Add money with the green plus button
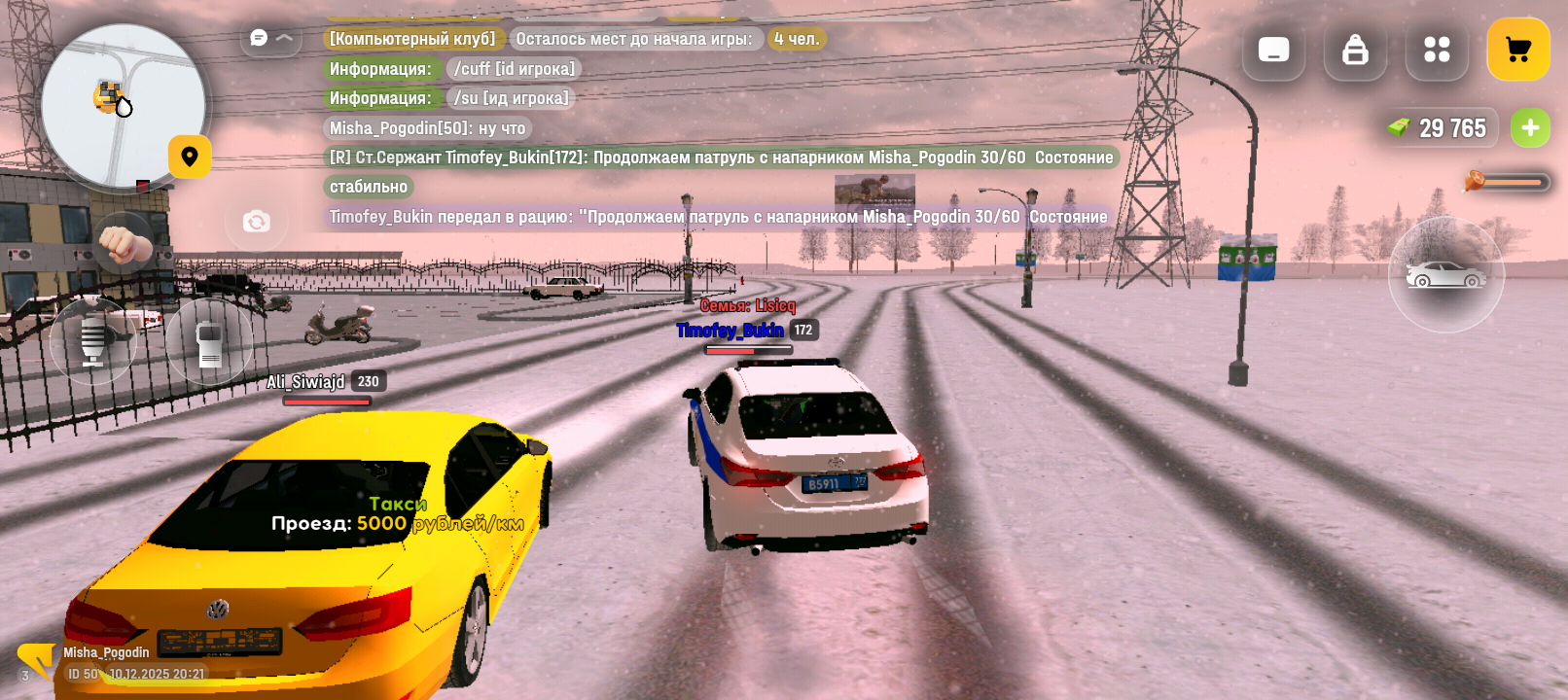Image resolution: width=1568 pixels, height=700 pixels. [x=1530, y=128]
